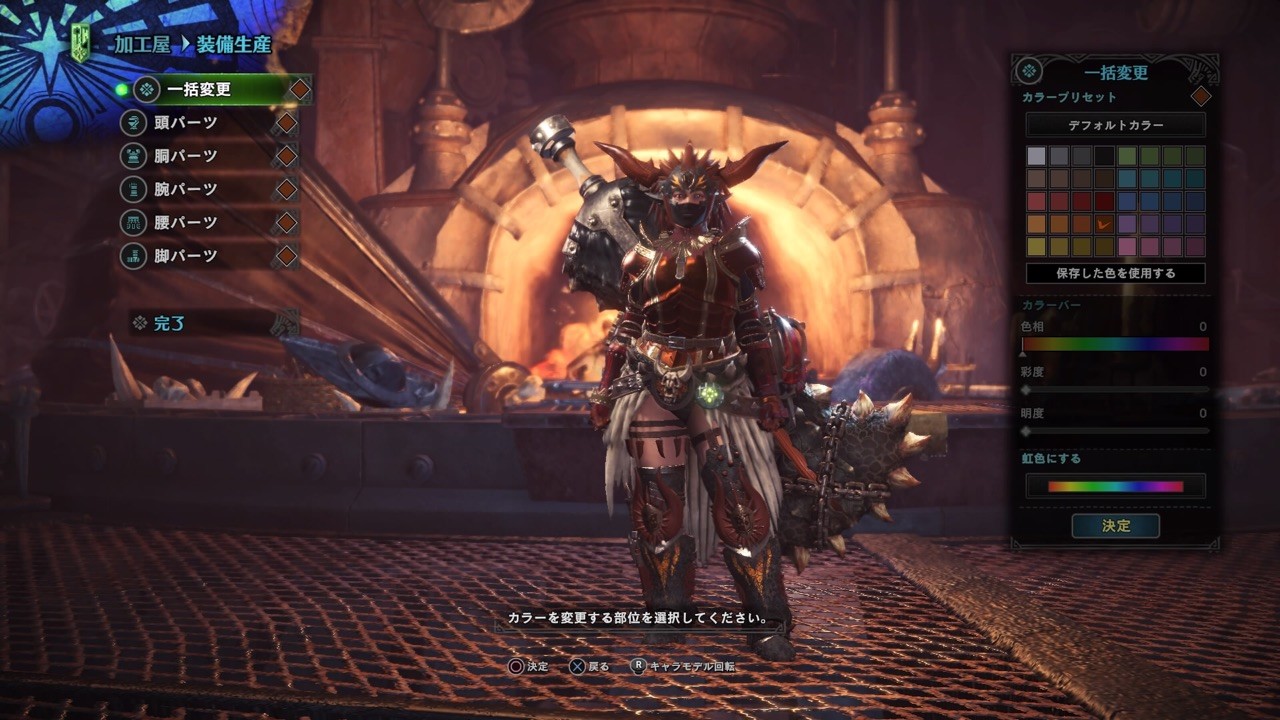Set the 彩度 saturation slider
The image size is (1280, 720).
(1115, 389)
